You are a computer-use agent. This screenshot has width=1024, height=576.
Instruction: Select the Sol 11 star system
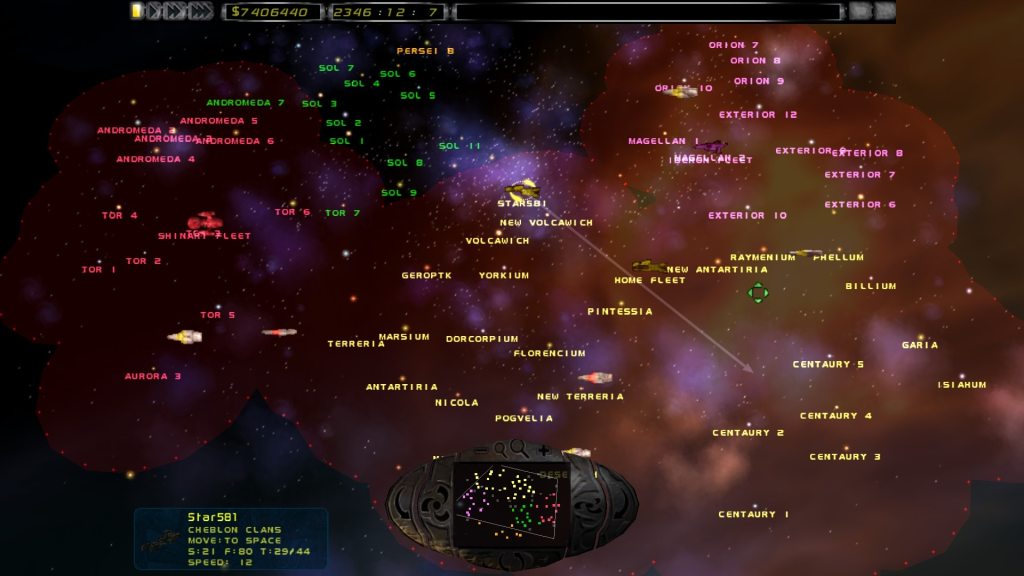point(460,146)
